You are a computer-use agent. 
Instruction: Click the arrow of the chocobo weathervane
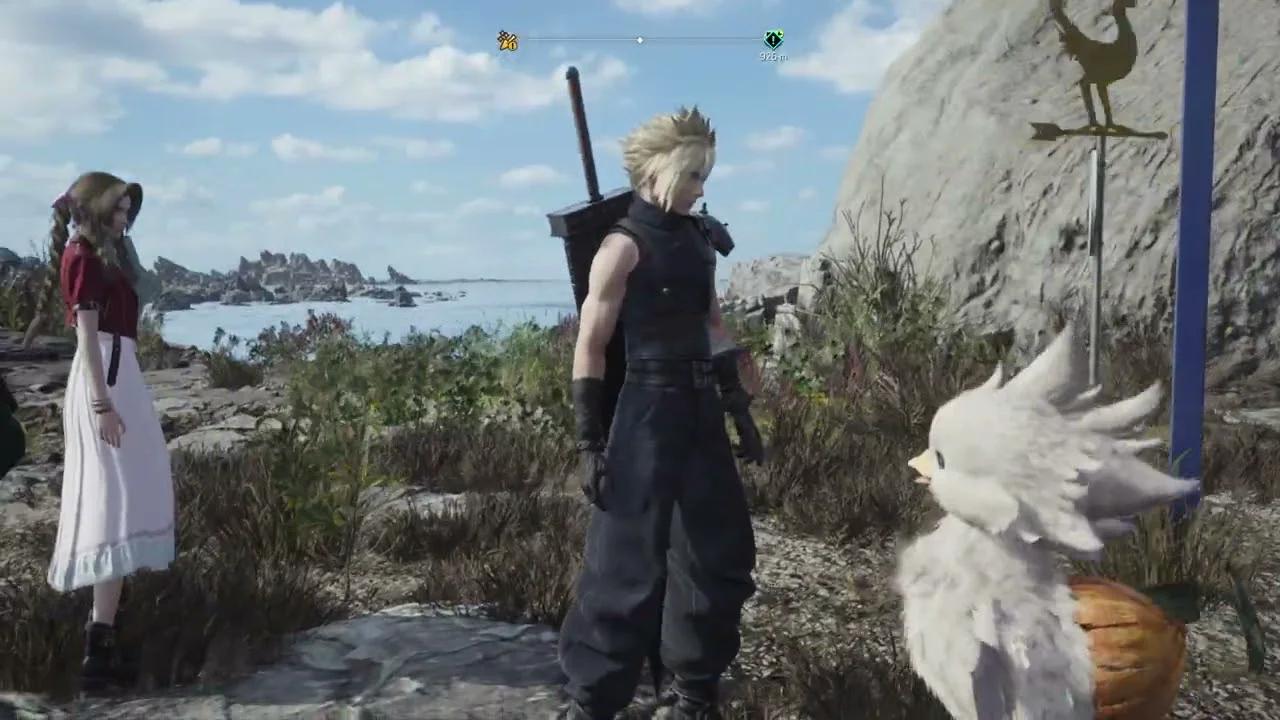[1095, 128]
